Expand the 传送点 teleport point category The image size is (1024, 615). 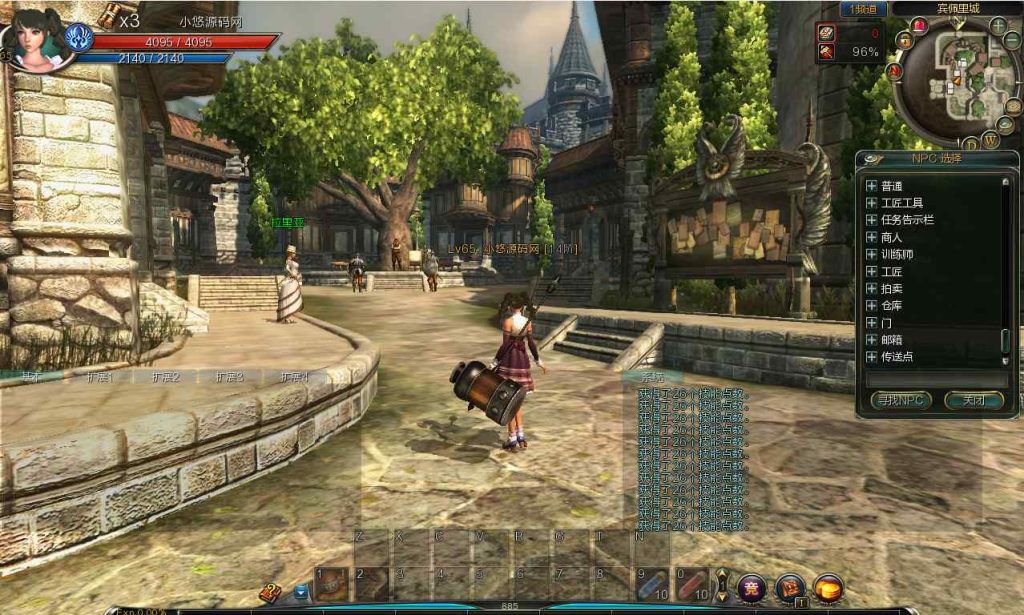pos(871,357)
